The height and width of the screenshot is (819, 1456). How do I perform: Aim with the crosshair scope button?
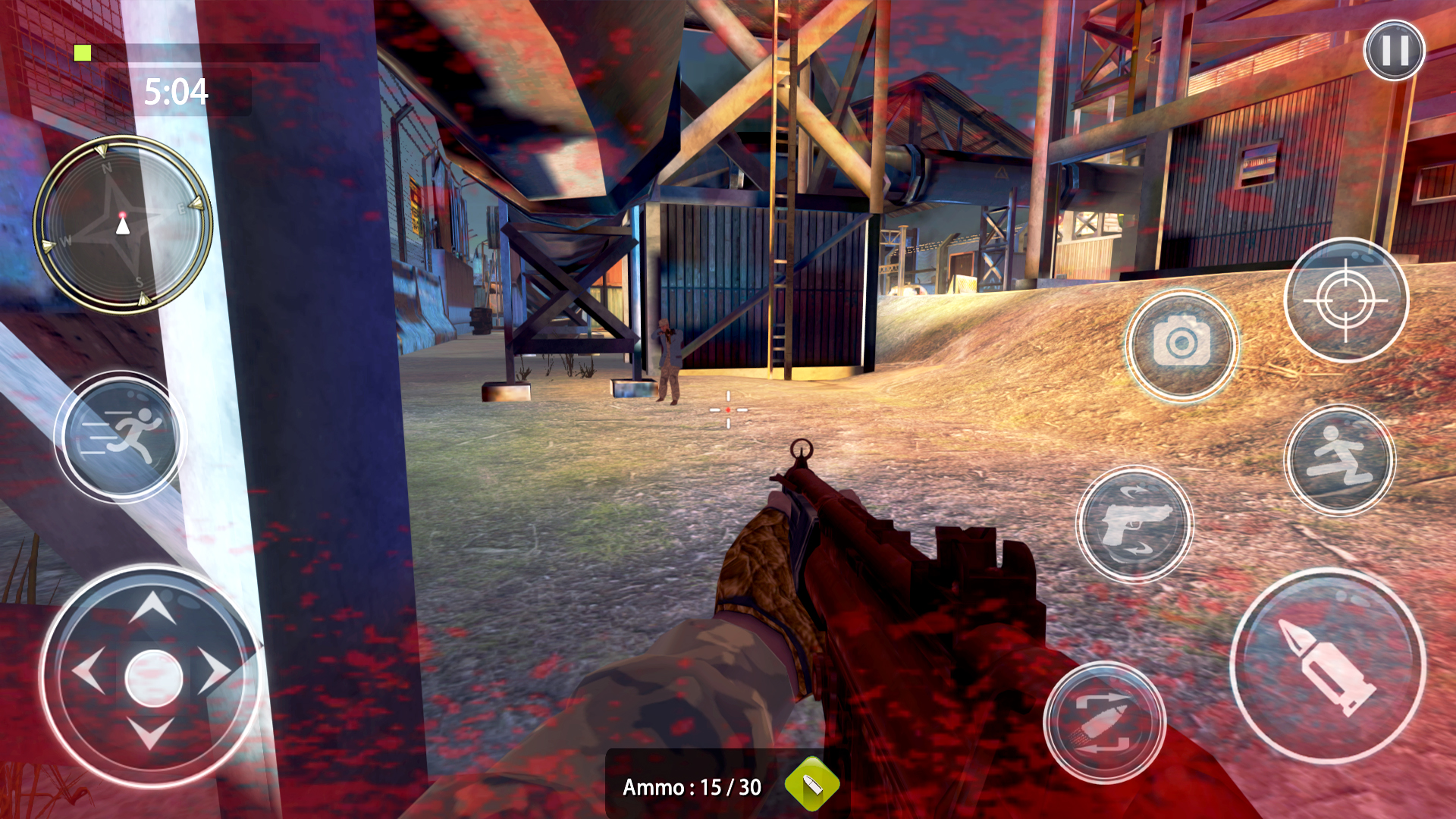tap(1346, 300)
